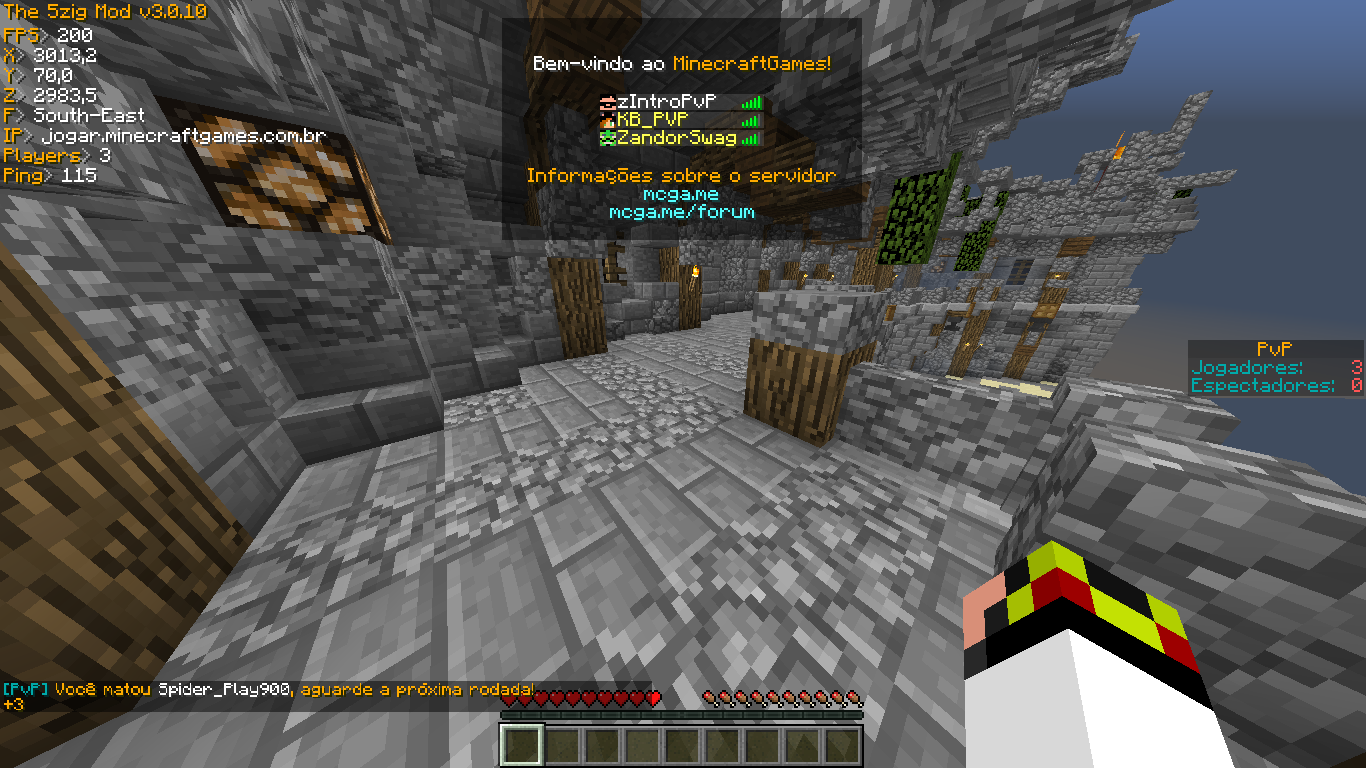1366x768 pixels.
Task: Open the mcga.me/forum link
Action: click(681, 212)
